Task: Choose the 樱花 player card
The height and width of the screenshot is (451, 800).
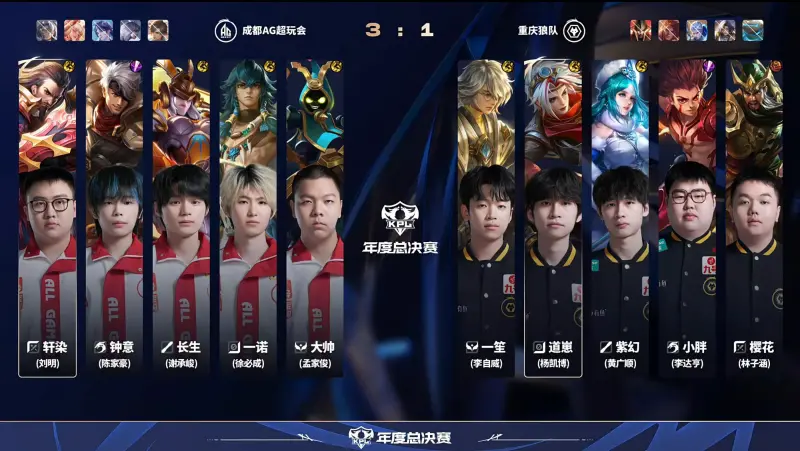Action: [754, 218]
